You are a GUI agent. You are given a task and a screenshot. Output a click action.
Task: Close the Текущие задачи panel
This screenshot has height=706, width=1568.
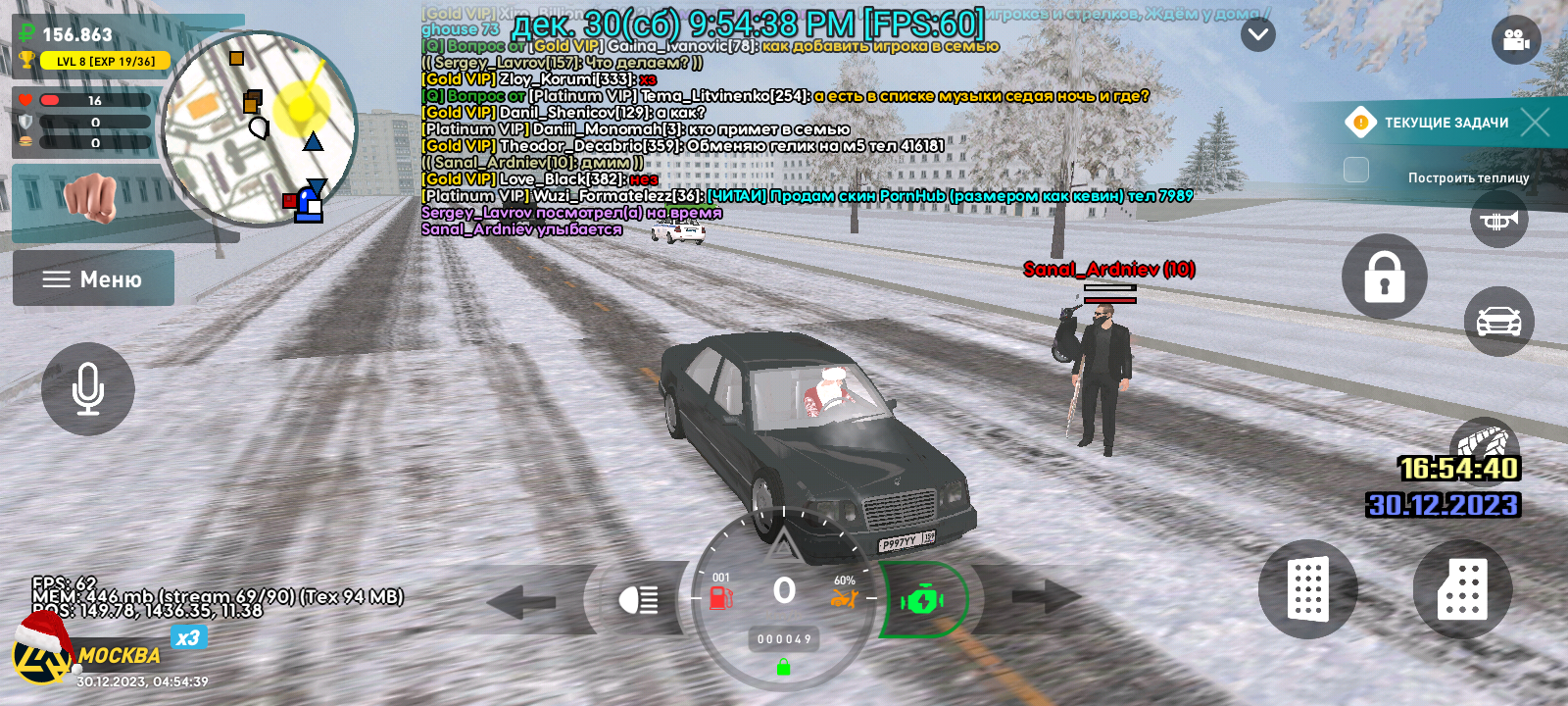pos(1535,122)
